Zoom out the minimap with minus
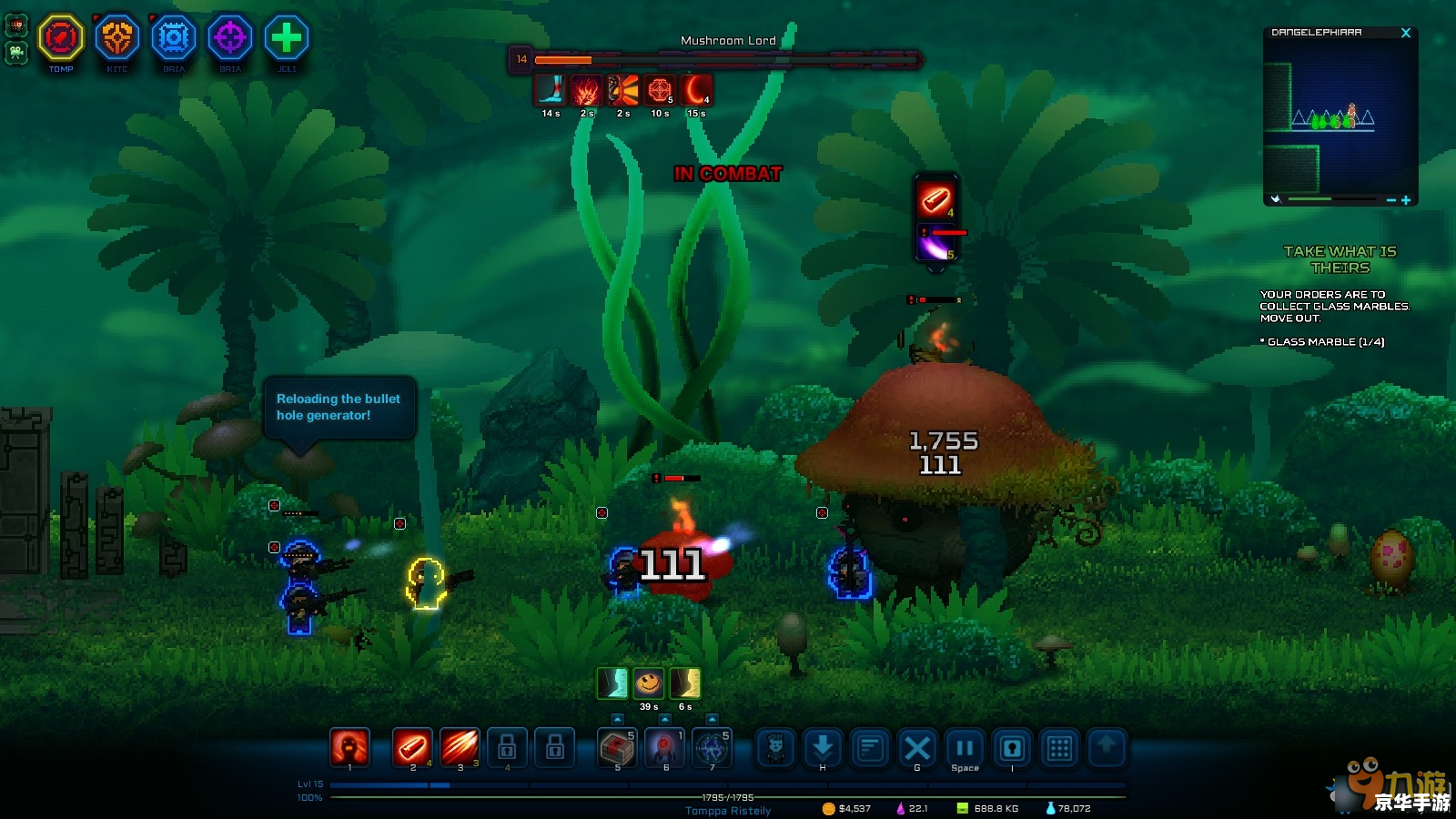This screenshot has width=1456, height=819. [1391, 200]
